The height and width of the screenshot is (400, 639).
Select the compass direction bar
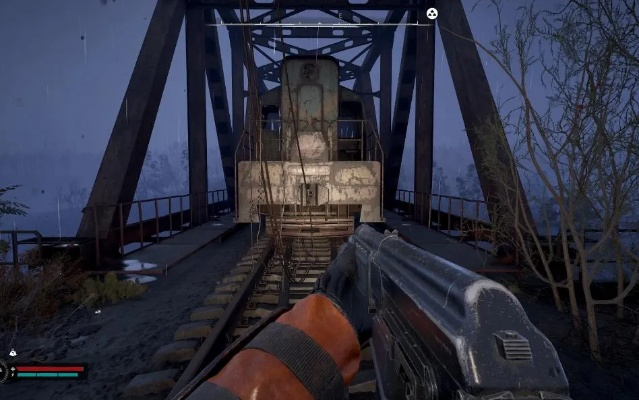[x=319, y=23]
